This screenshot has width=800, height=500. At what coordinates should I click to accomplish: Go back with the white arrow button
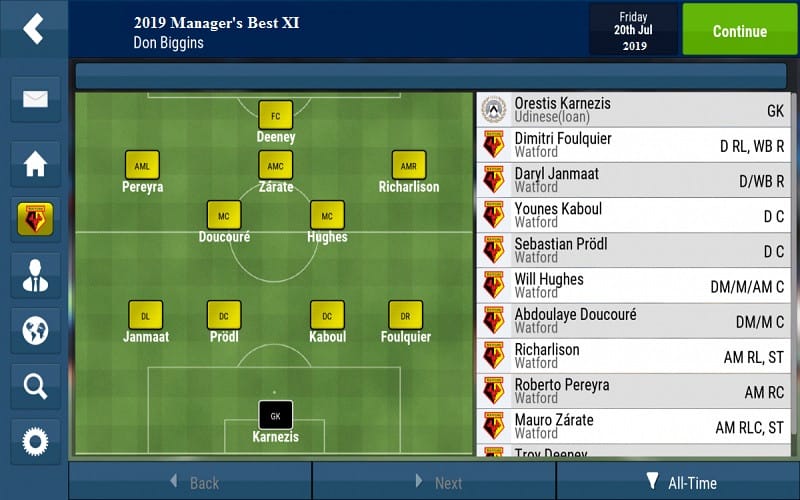coord(34,28)
